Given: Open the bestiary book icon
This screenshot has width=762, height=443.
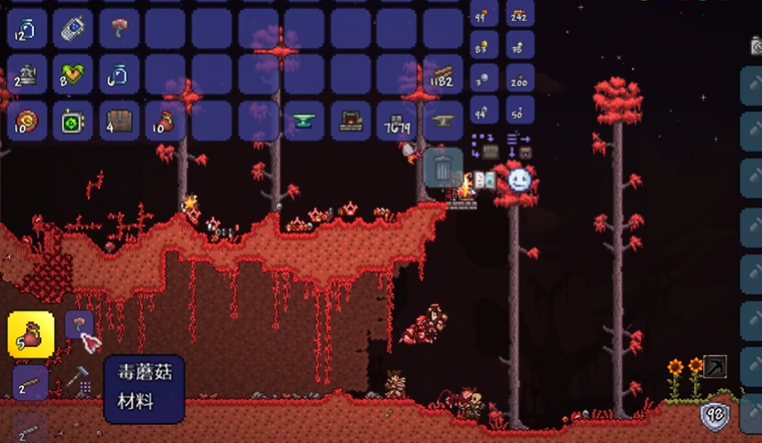Looking at the screenshot, I should (485, 181).
